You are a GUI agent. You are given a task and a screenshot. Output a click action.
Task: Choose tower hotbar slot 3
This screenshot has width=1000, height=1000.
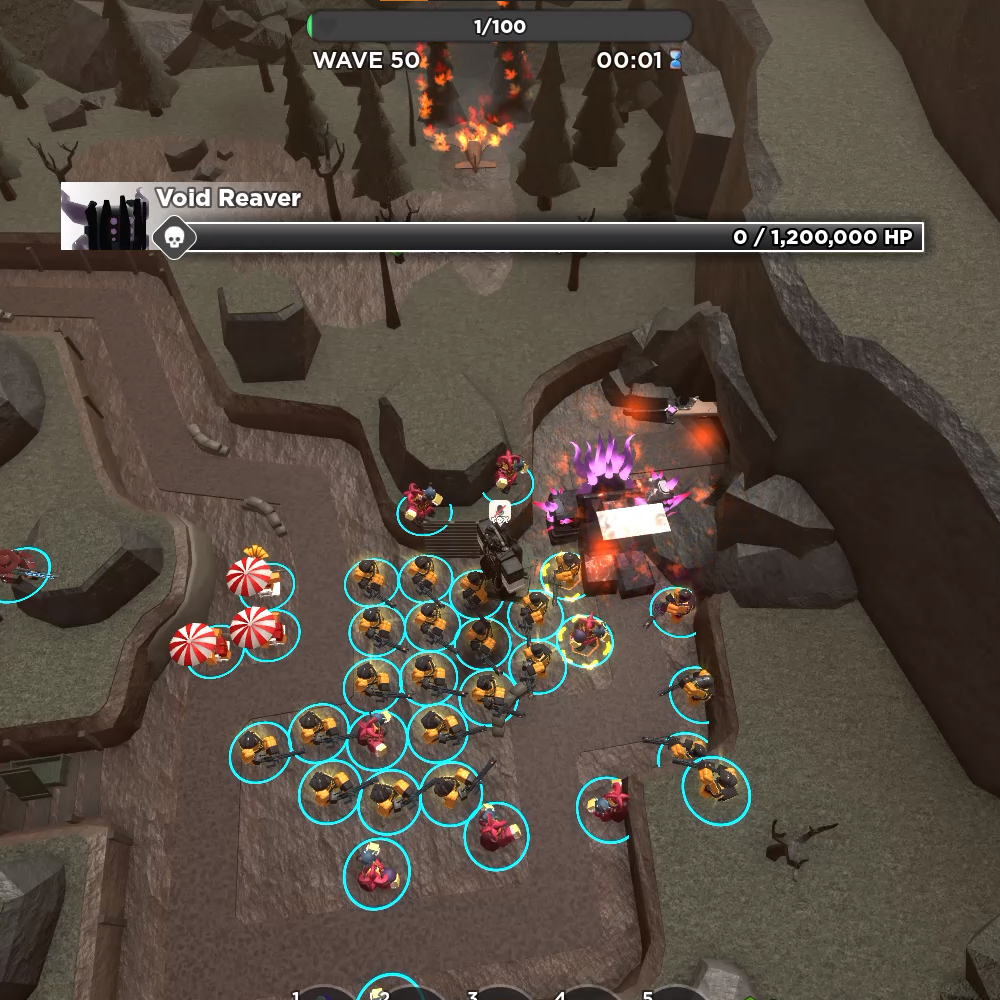point(500,994)
